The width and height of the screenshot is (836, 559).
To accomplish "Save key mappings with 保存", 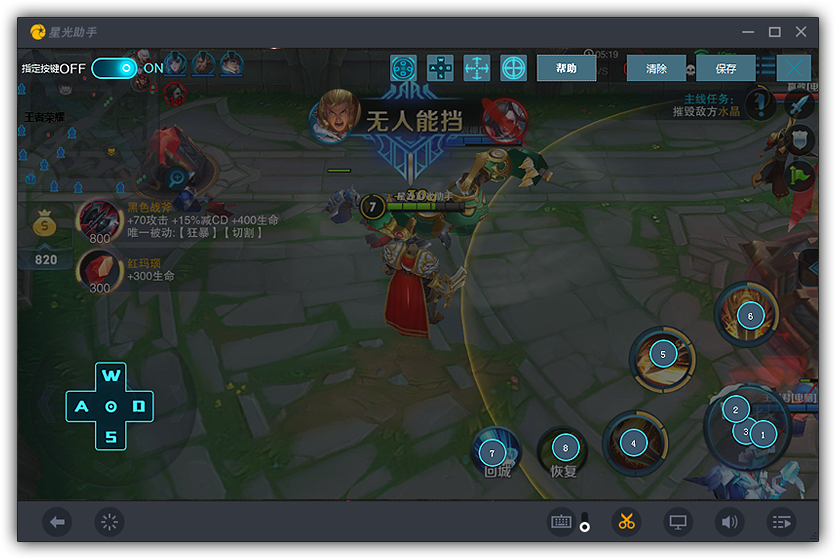I will (726, 69).
